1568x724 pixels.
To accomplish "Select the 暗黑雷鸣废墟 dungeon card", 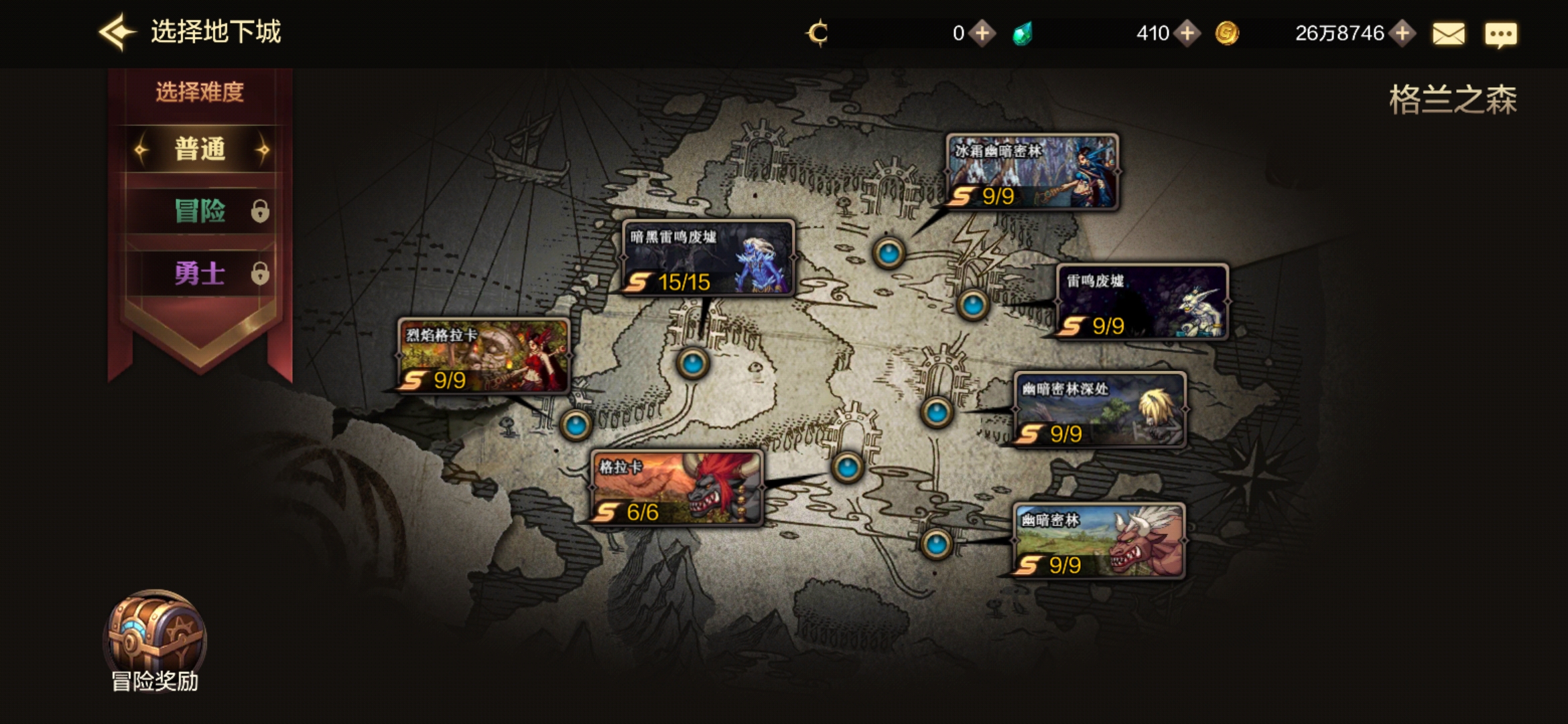I will 708,258.
